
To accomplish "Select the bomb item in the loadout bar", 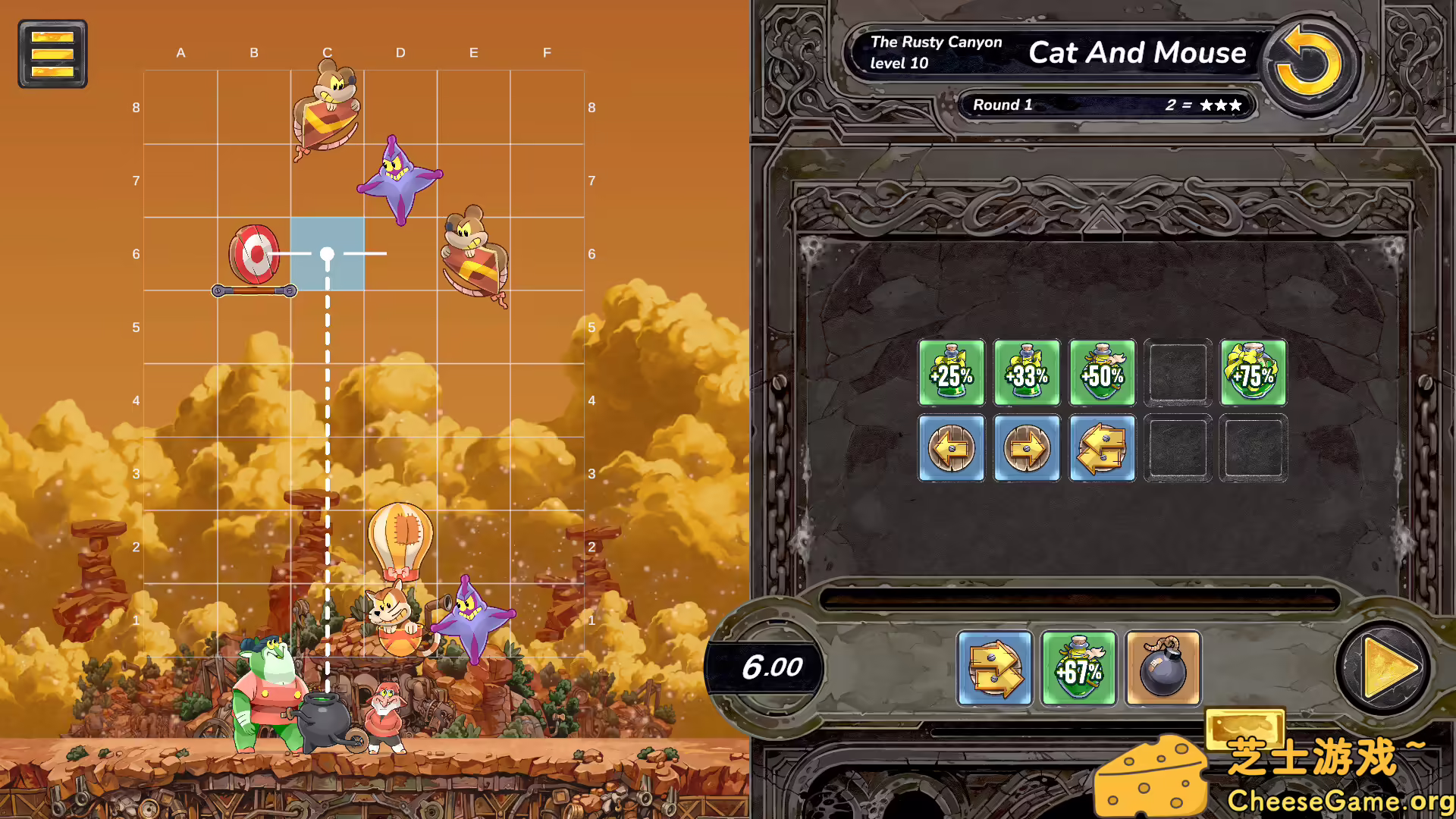I will pyautogui.click(x=1163, y=669).
